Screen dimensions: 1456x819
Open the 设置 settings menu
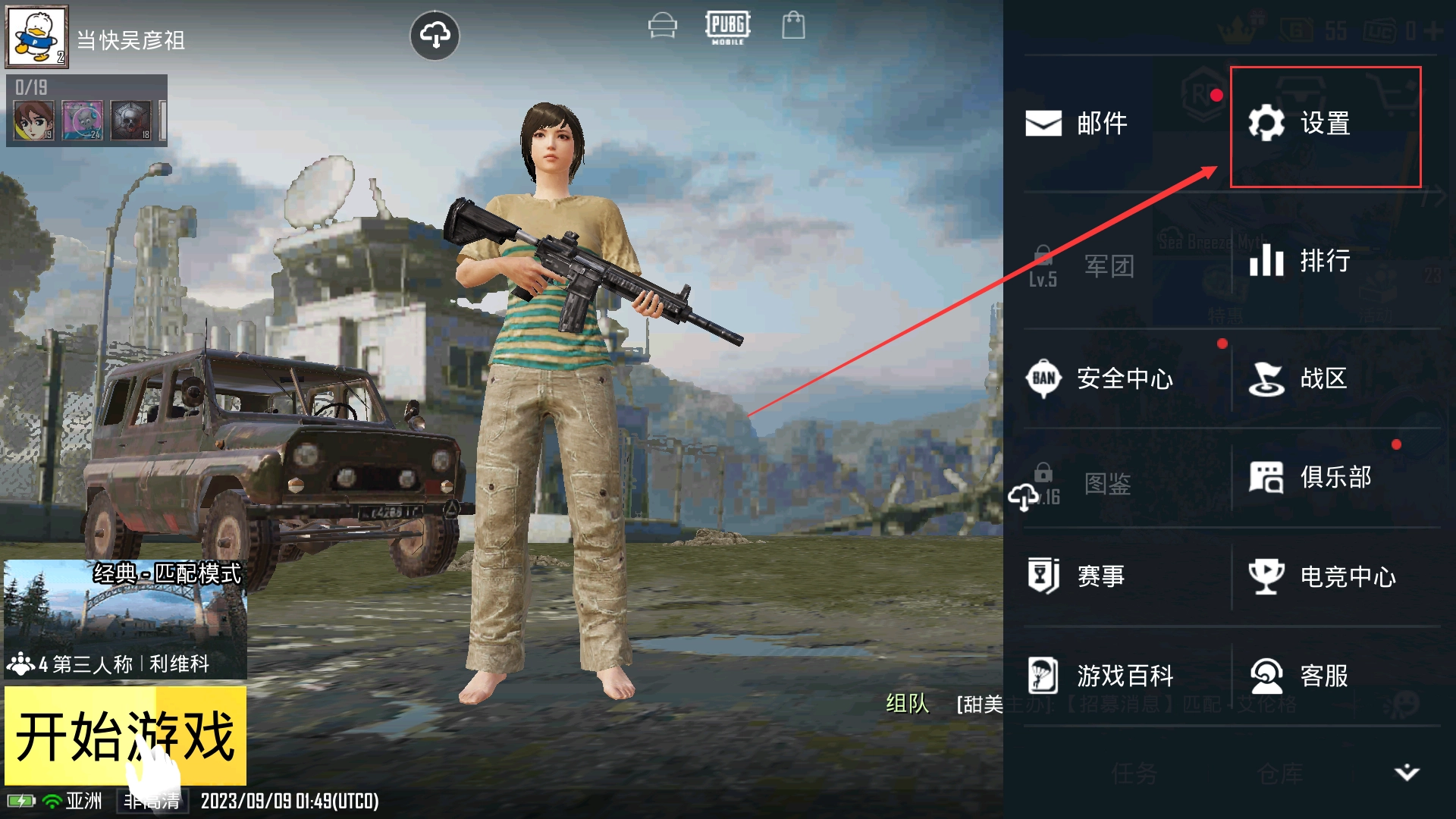pyautogui.click(x=1324, y=125)
